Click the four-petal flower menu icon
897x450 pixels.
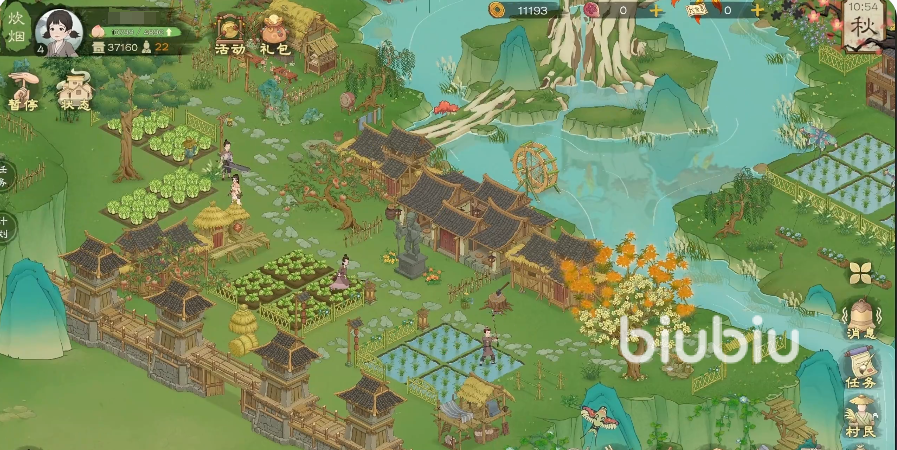coord(860,272)
